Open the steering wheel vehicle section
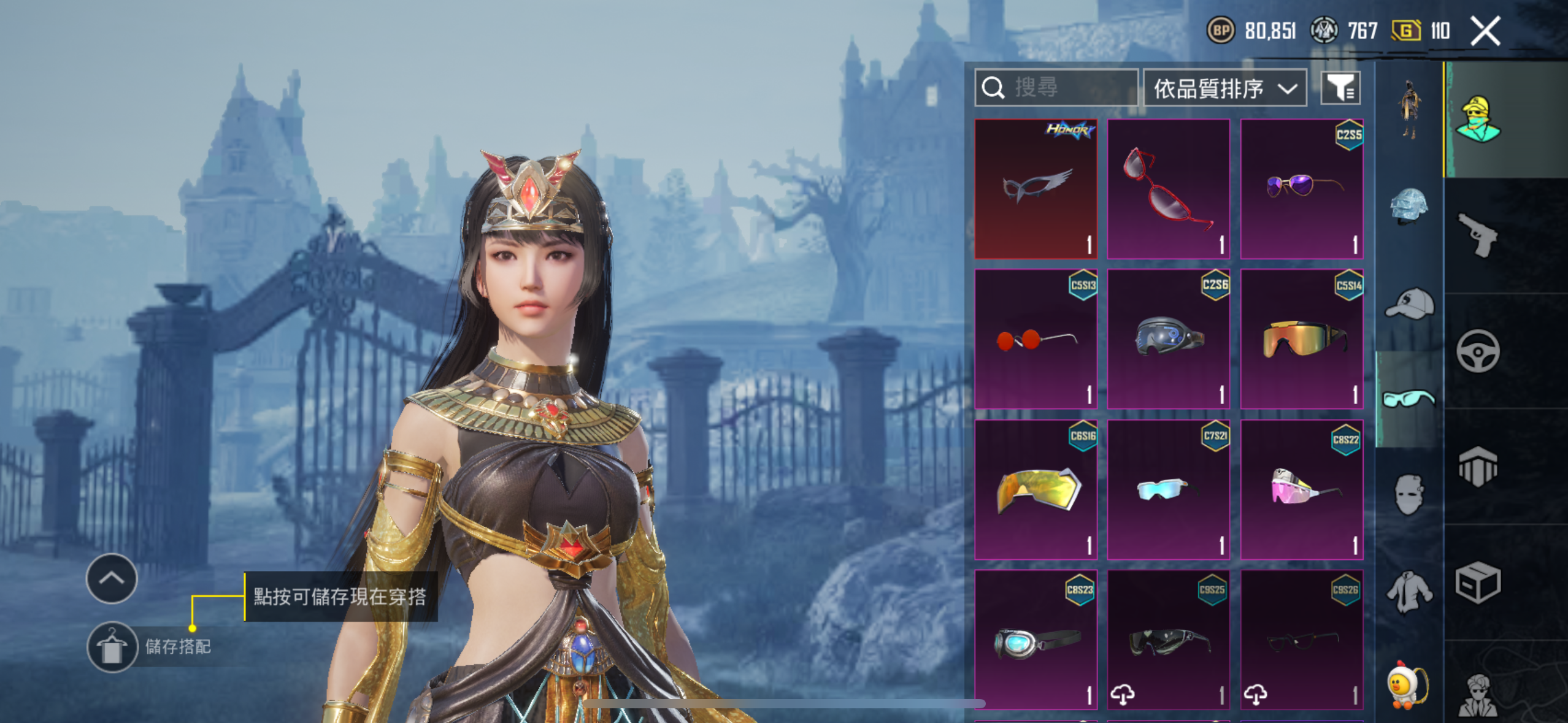1568x723 pixels. [1478, 351]
